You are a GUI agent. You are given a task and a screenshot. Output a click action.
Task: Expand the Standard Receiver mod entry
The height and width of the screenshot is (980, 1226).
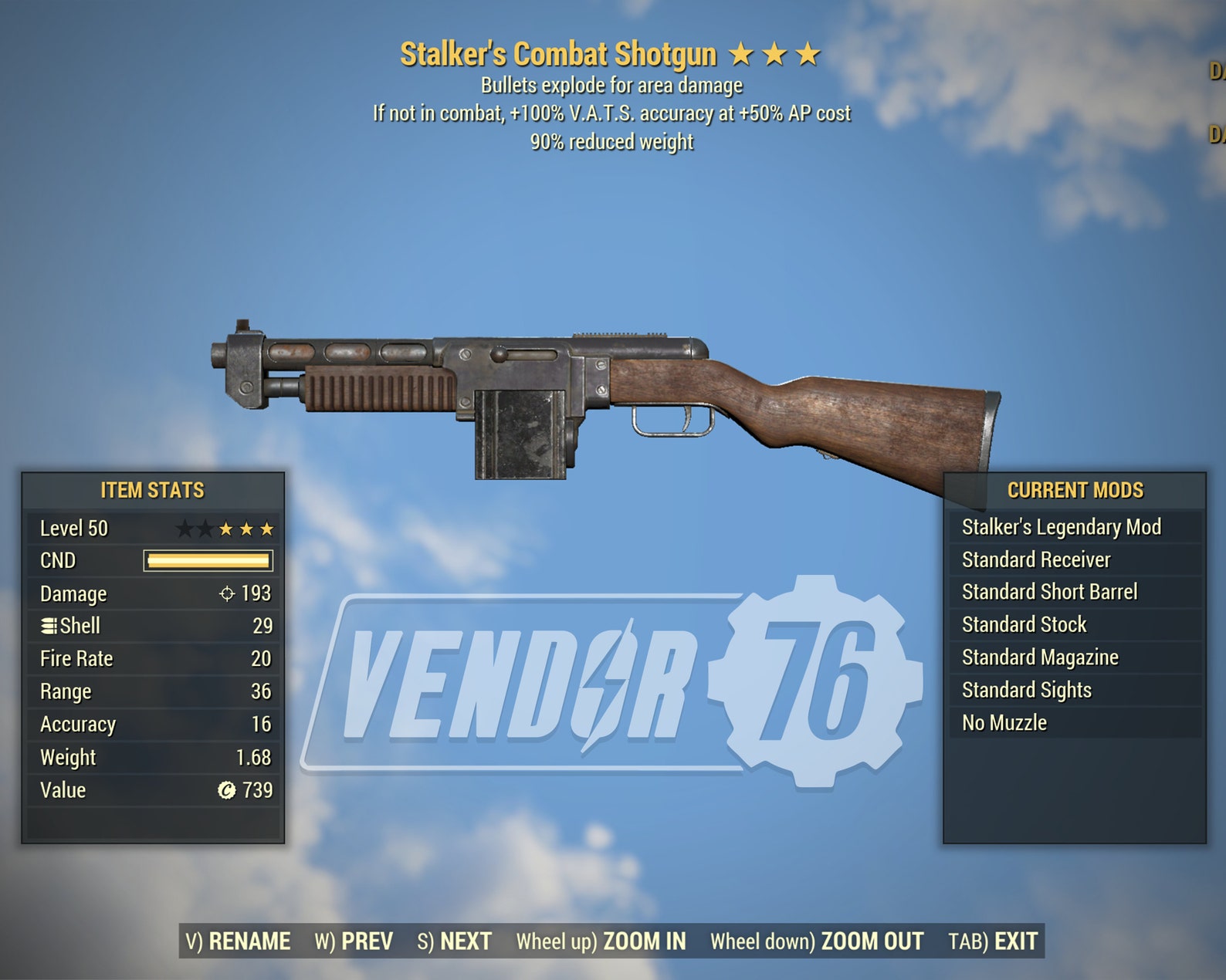click(x=1036, y=559)
